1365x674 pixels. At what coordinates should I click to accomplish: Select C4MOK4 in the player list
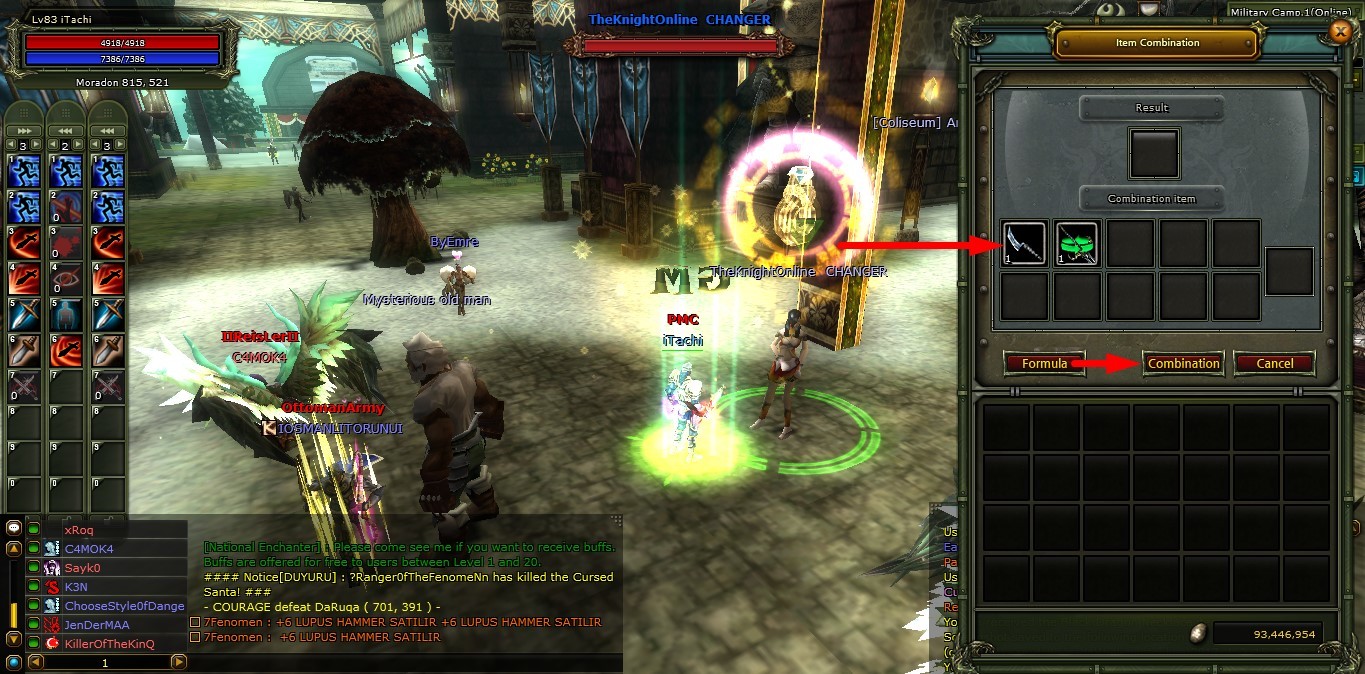[89, 549]
